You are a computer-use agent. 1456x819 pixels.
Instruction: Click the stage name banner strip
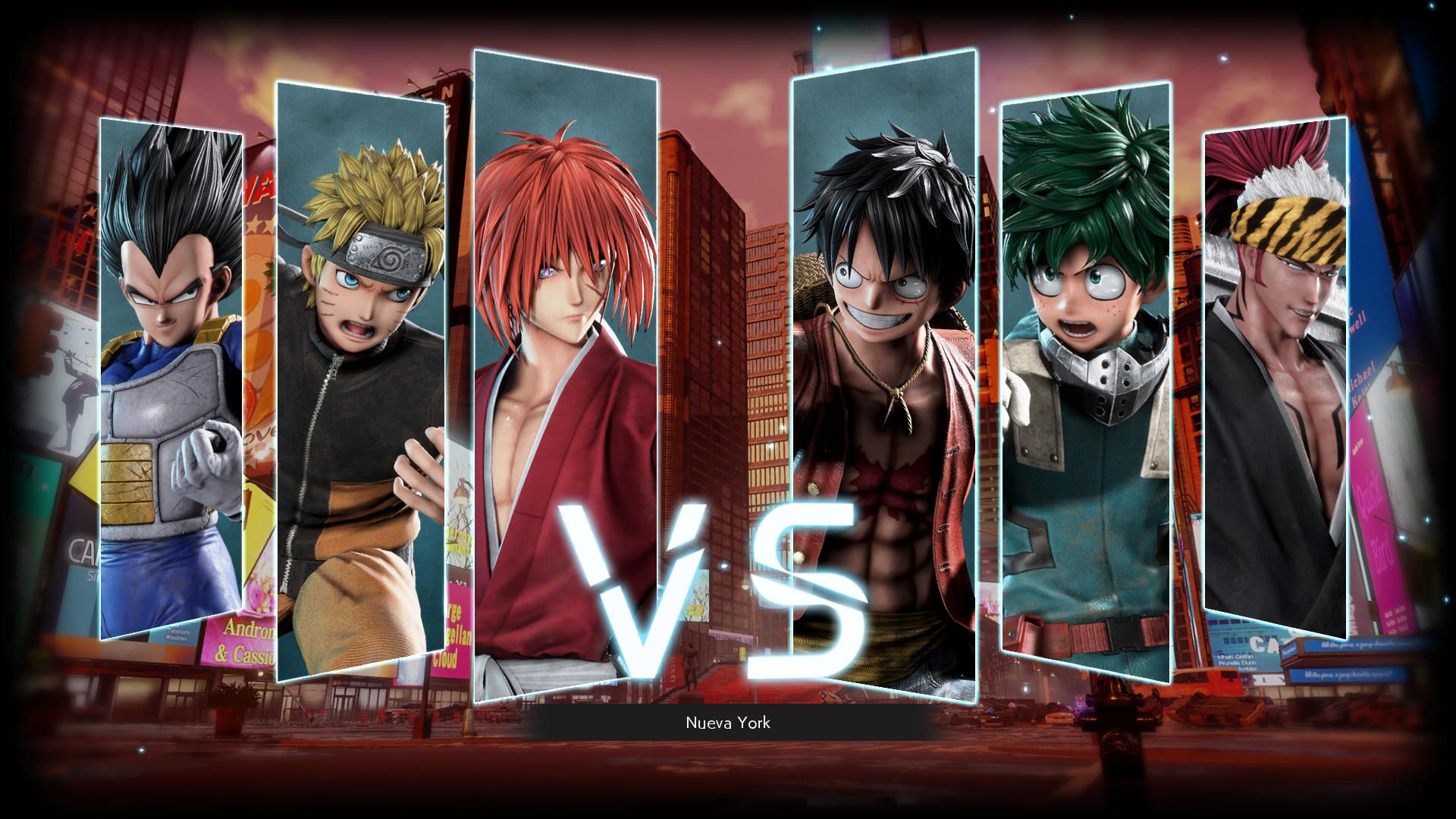pos(726,723)
